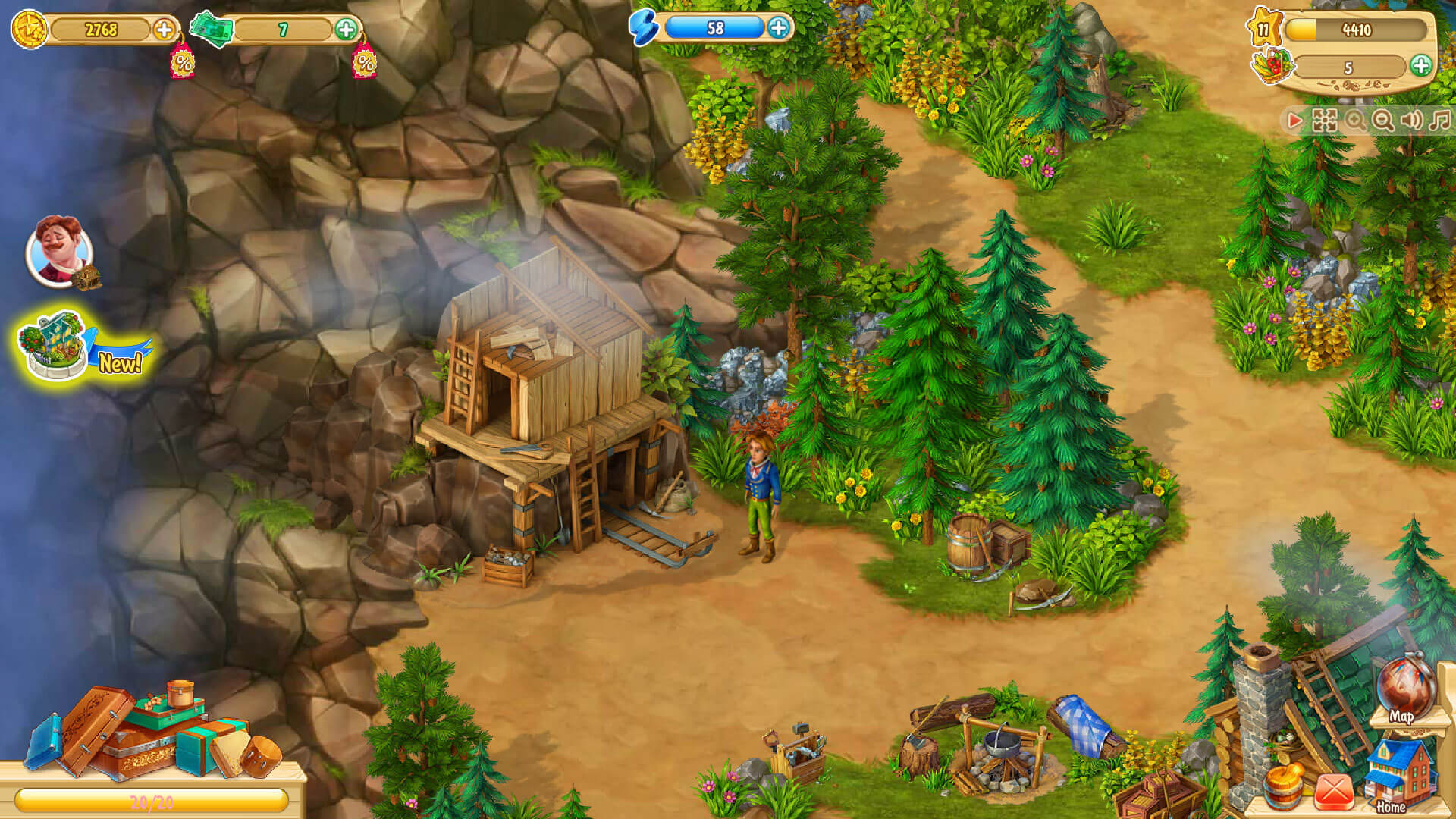Click the red X button
The height and width of the screenshot is (819, 1456).
pos(1333,791)
